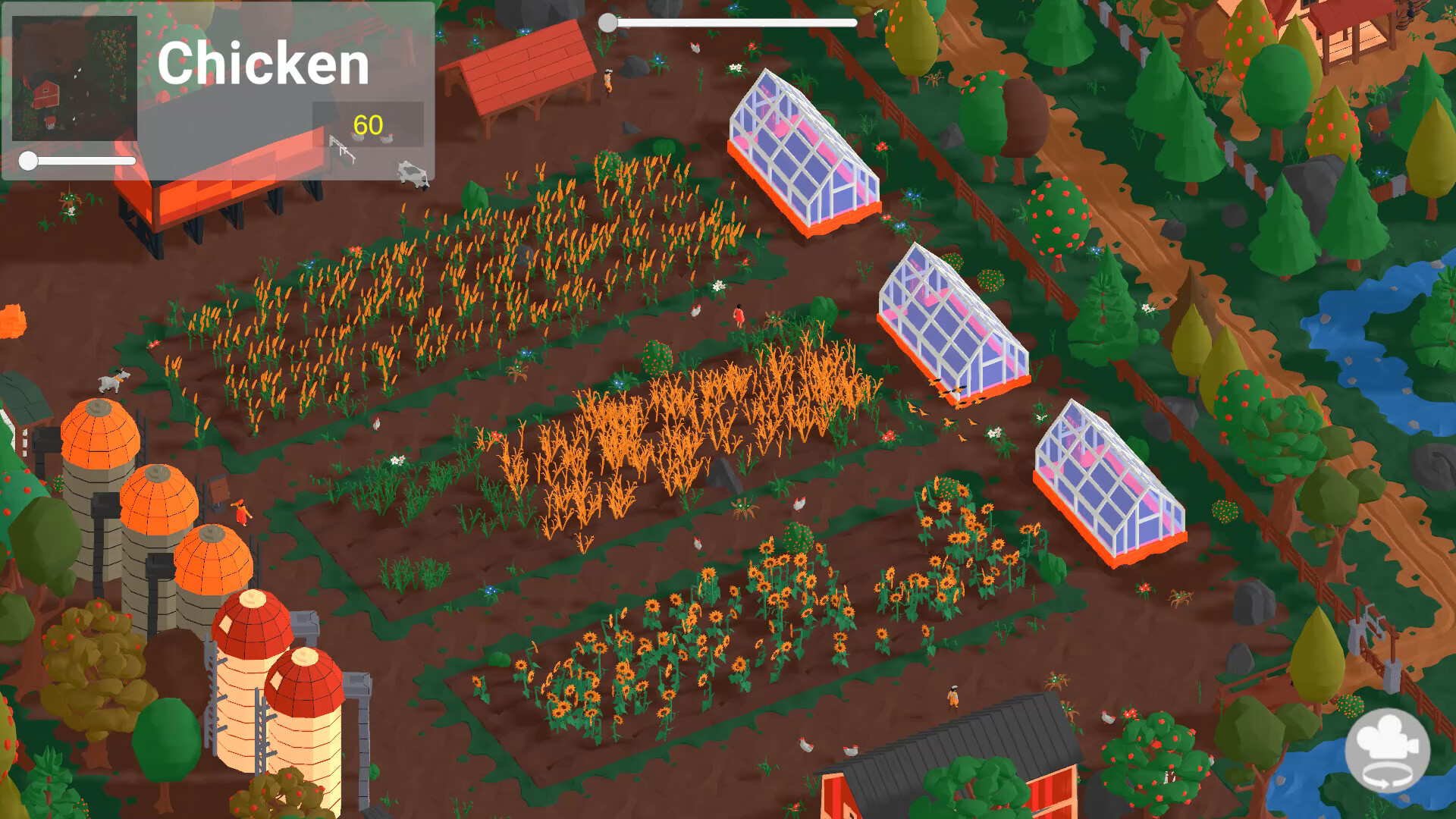The height and width of the screenshot is (819, 1456).
Task: Click the white chicken walking in the crop field
Action: (377, 425)
